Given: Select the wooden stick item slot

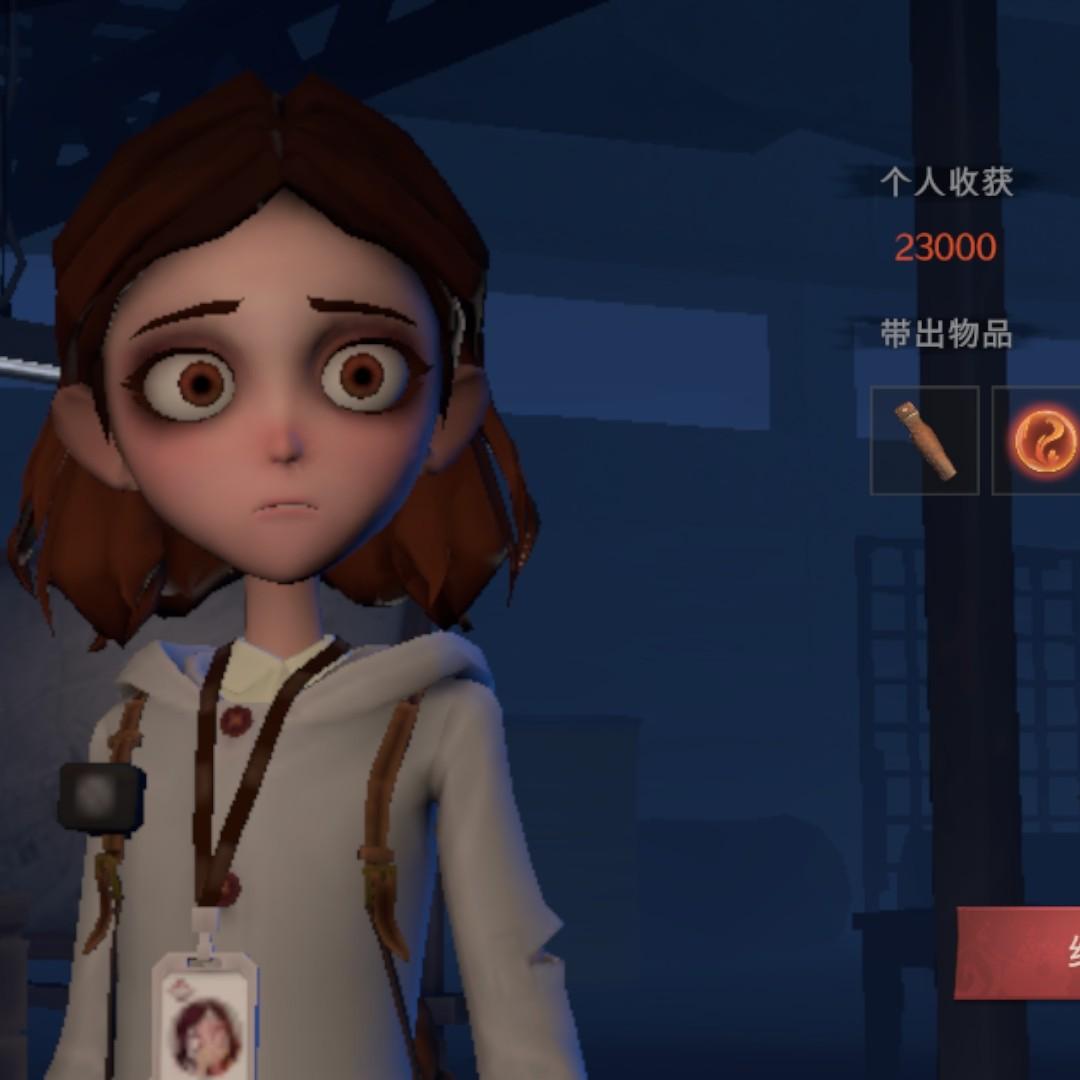Looking at the screenshot, I should coord(924,440).
